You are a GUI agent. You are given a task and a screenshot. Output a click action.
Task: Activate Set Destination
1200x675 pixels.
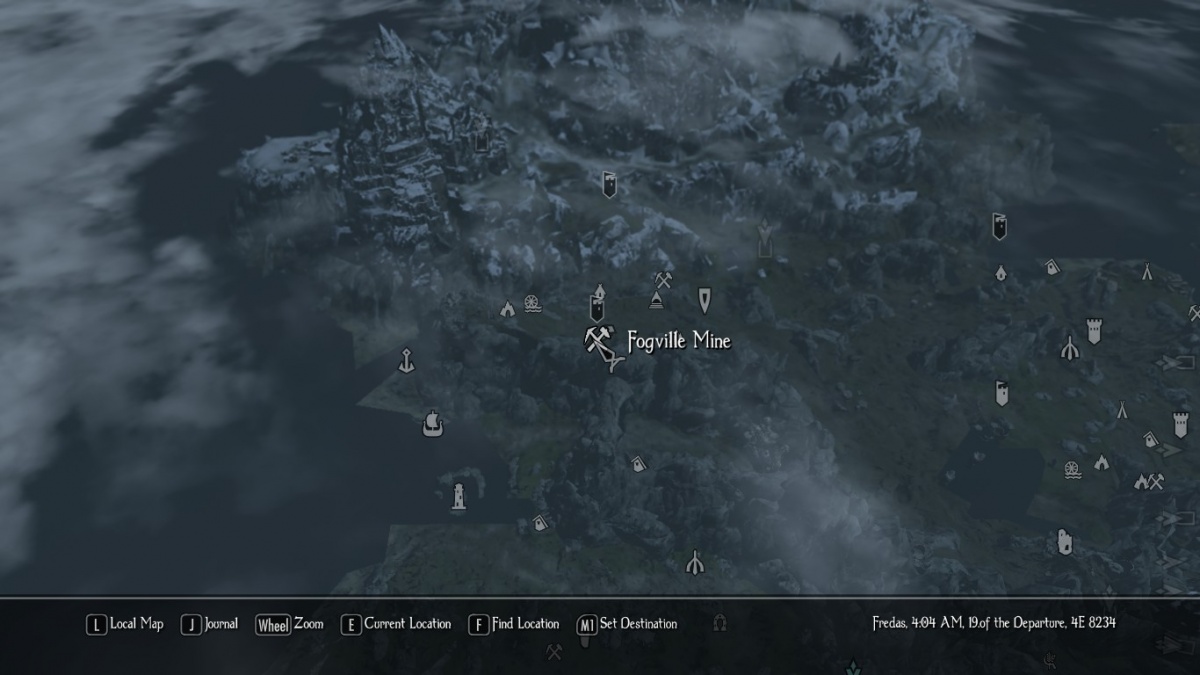tap(627, 624)
